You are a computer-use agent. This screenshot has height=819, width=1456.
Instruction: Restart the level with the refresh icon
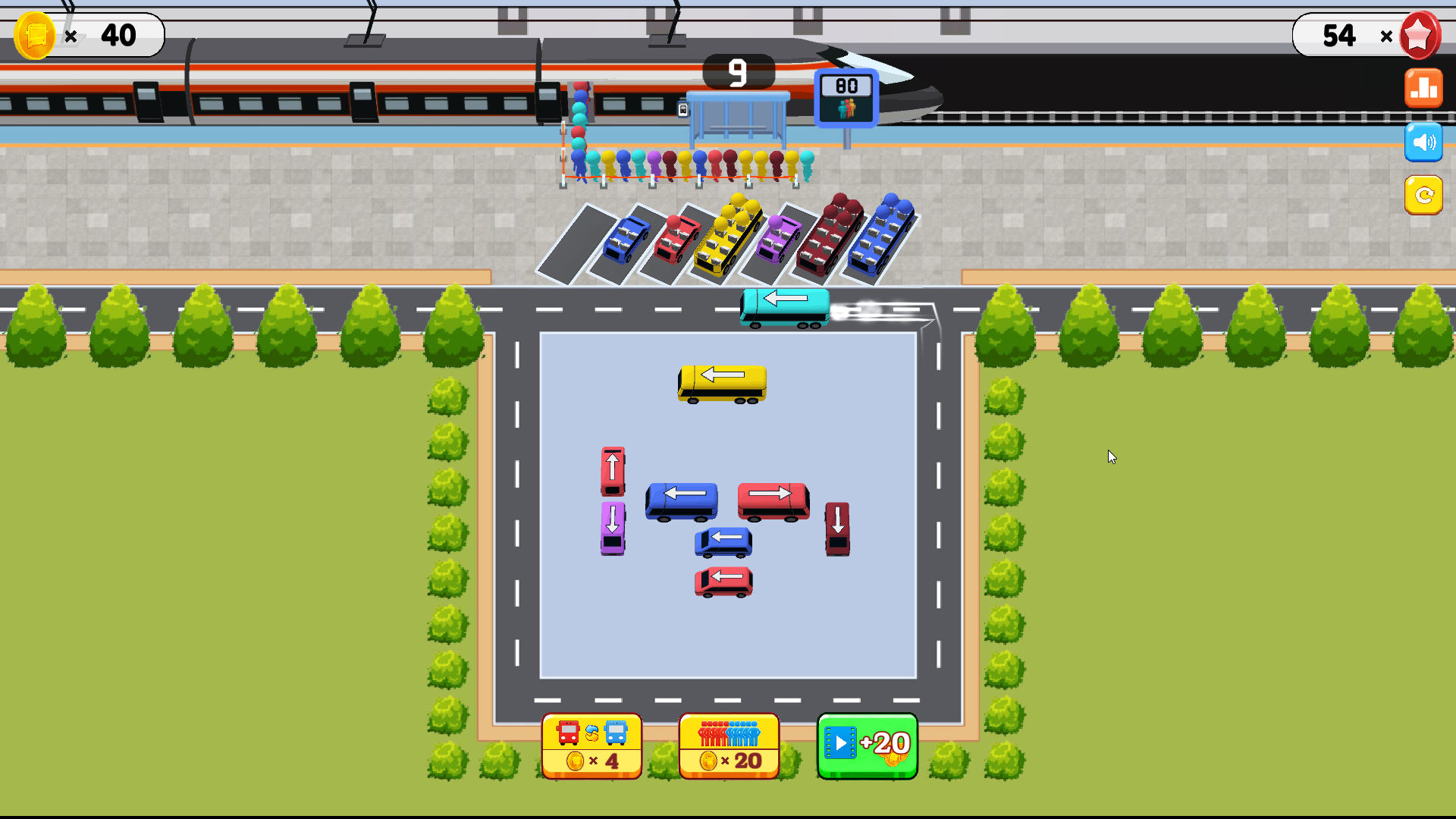(x=1423, y=195)
